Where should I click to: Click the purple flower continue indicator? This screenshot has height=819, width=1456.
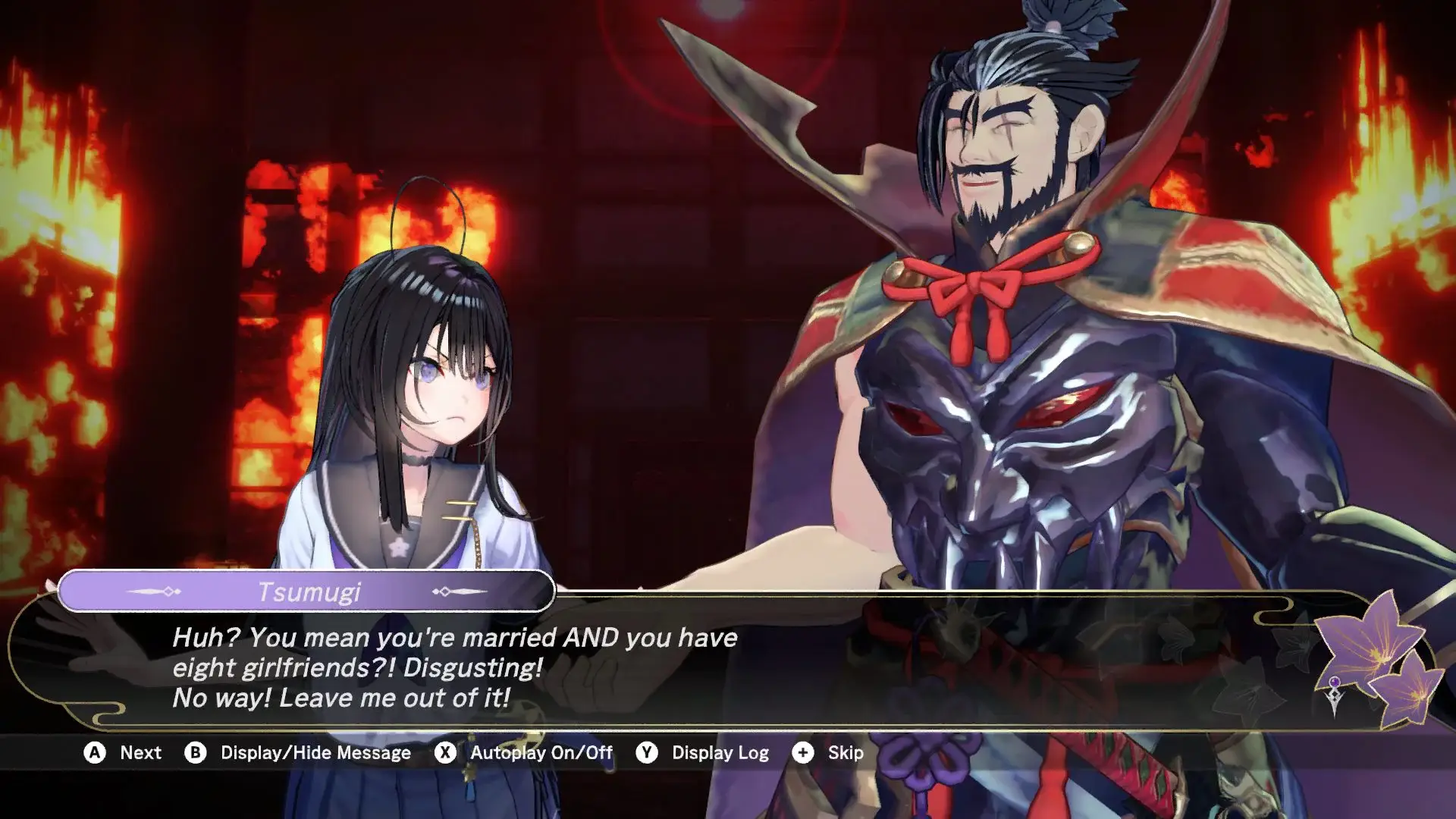click(1374, 657)
